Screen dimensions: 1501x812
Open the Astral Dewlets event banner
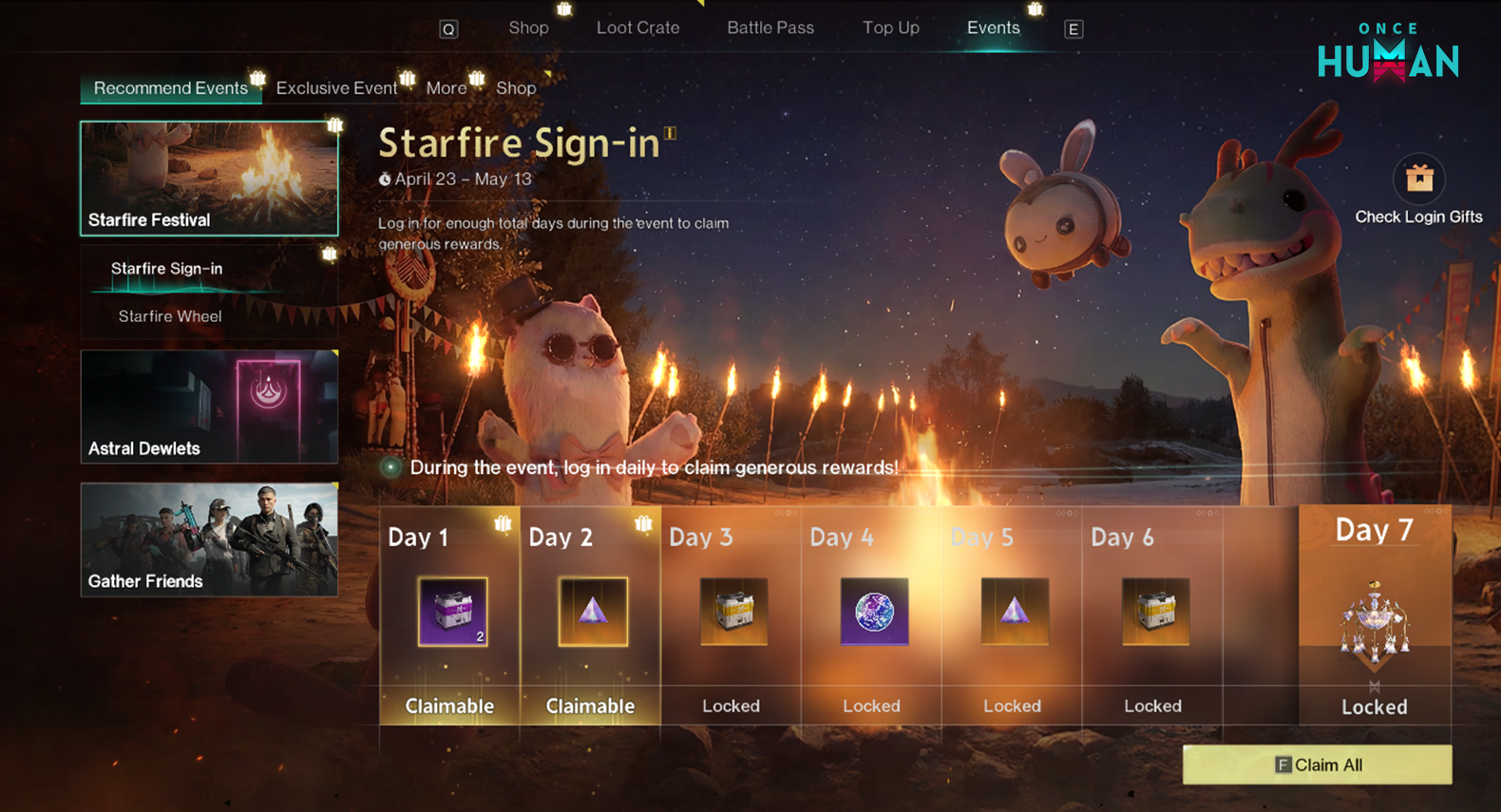[209, 406]
